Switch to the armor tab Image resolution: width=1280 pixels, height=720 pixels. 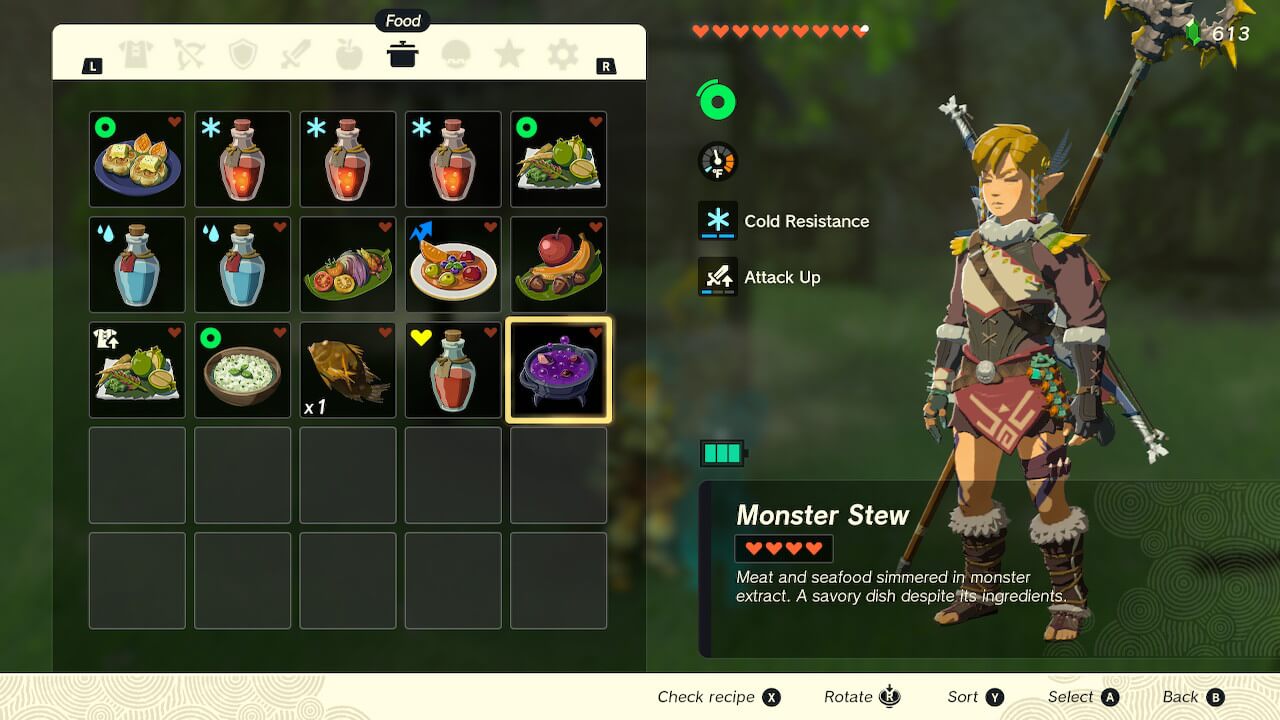tap(136, 54)
